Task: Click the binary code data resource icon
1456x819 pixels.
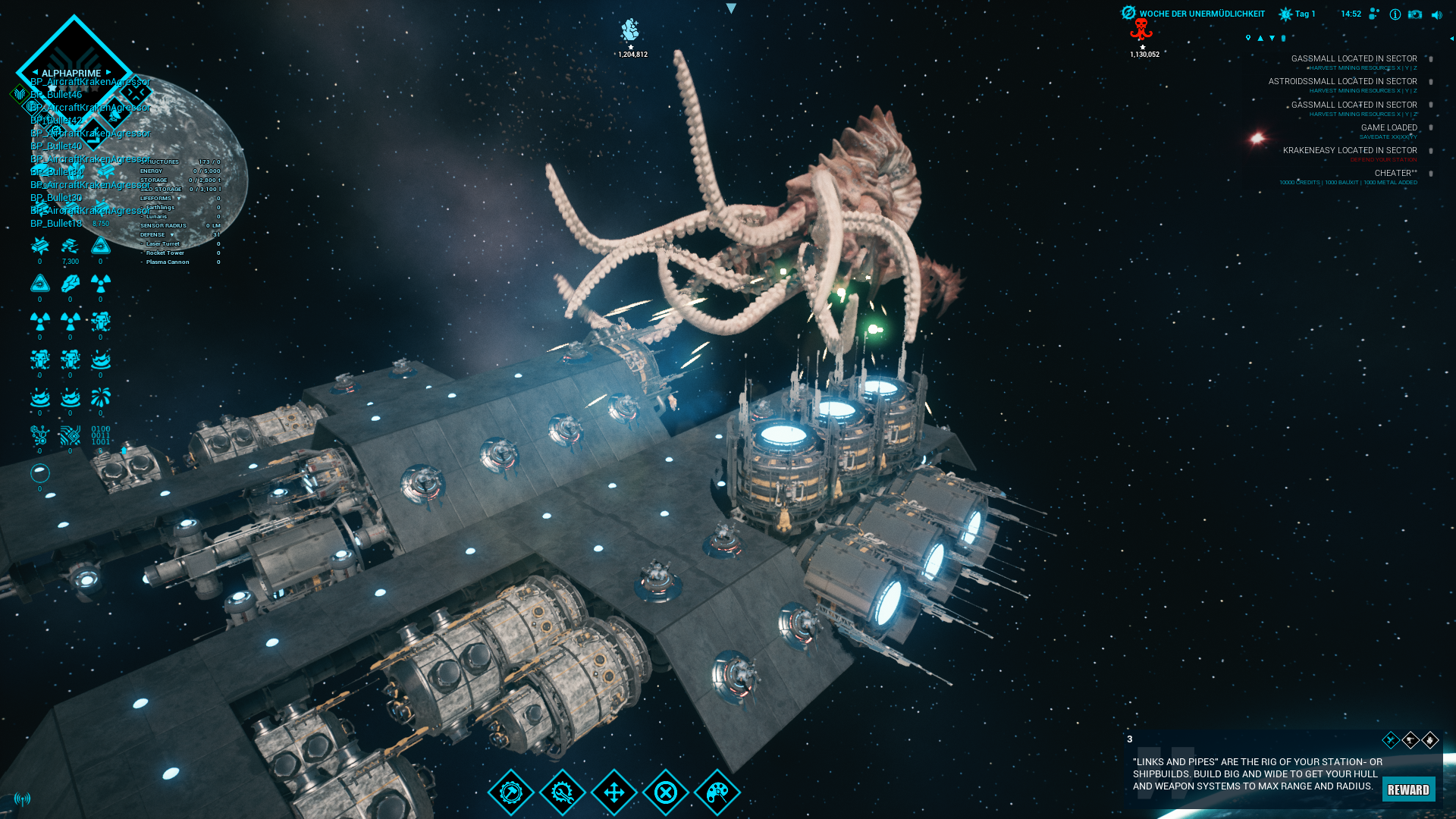Action: click(101, 435)
